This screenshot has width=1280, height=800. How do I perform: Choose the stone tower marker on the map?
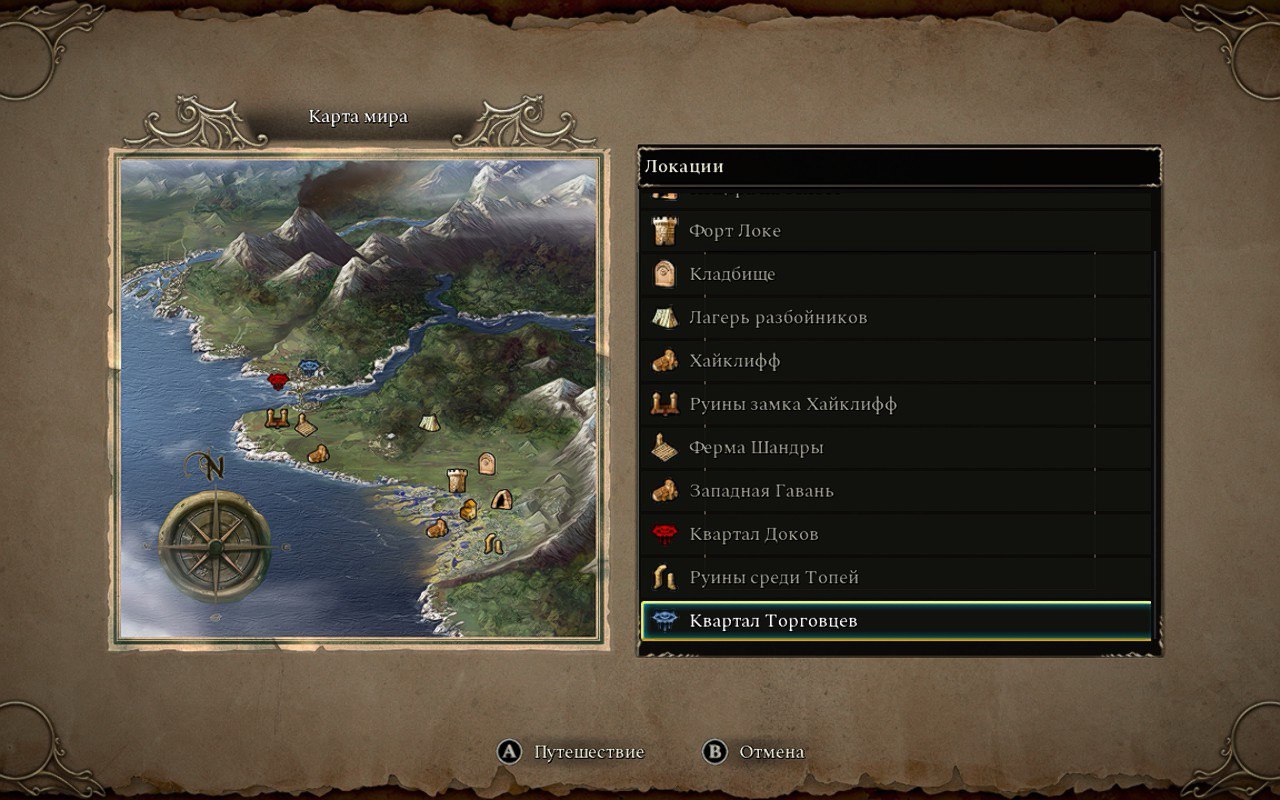coord(457,480)
